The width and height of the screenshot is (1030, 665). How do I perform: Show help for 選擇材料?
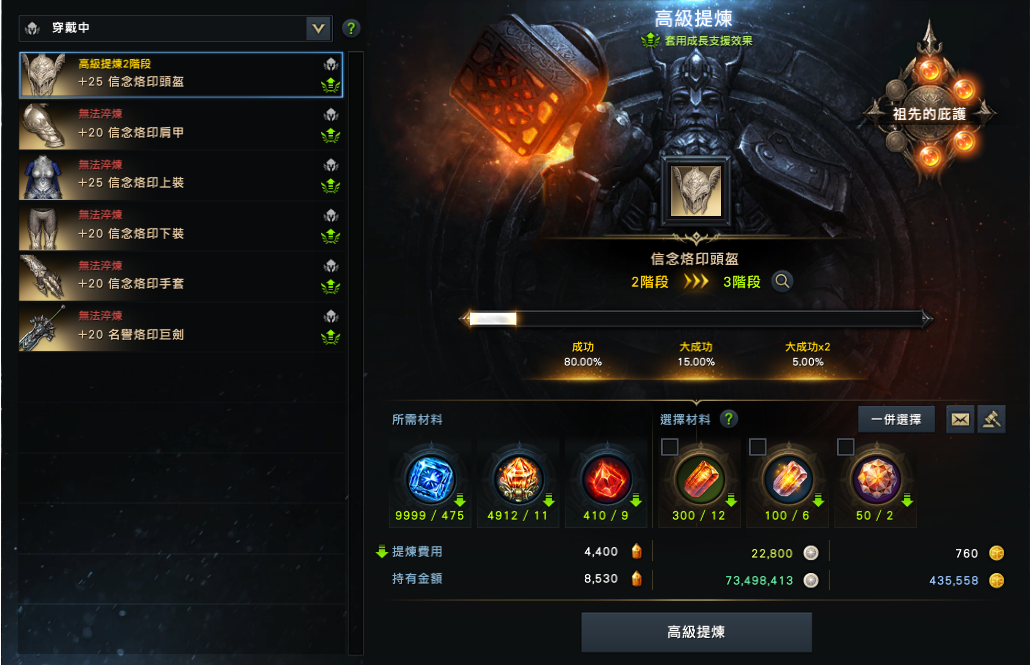(x=730, y=419)
